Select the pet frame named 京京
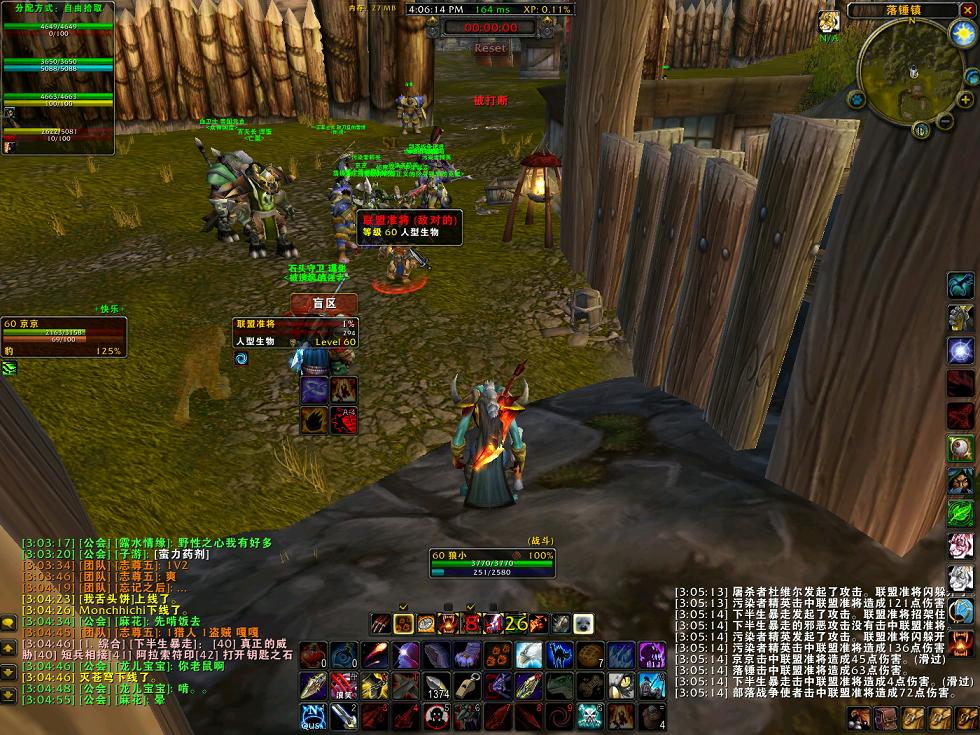Viewport: 980px width, 735px height. (64, 337)
